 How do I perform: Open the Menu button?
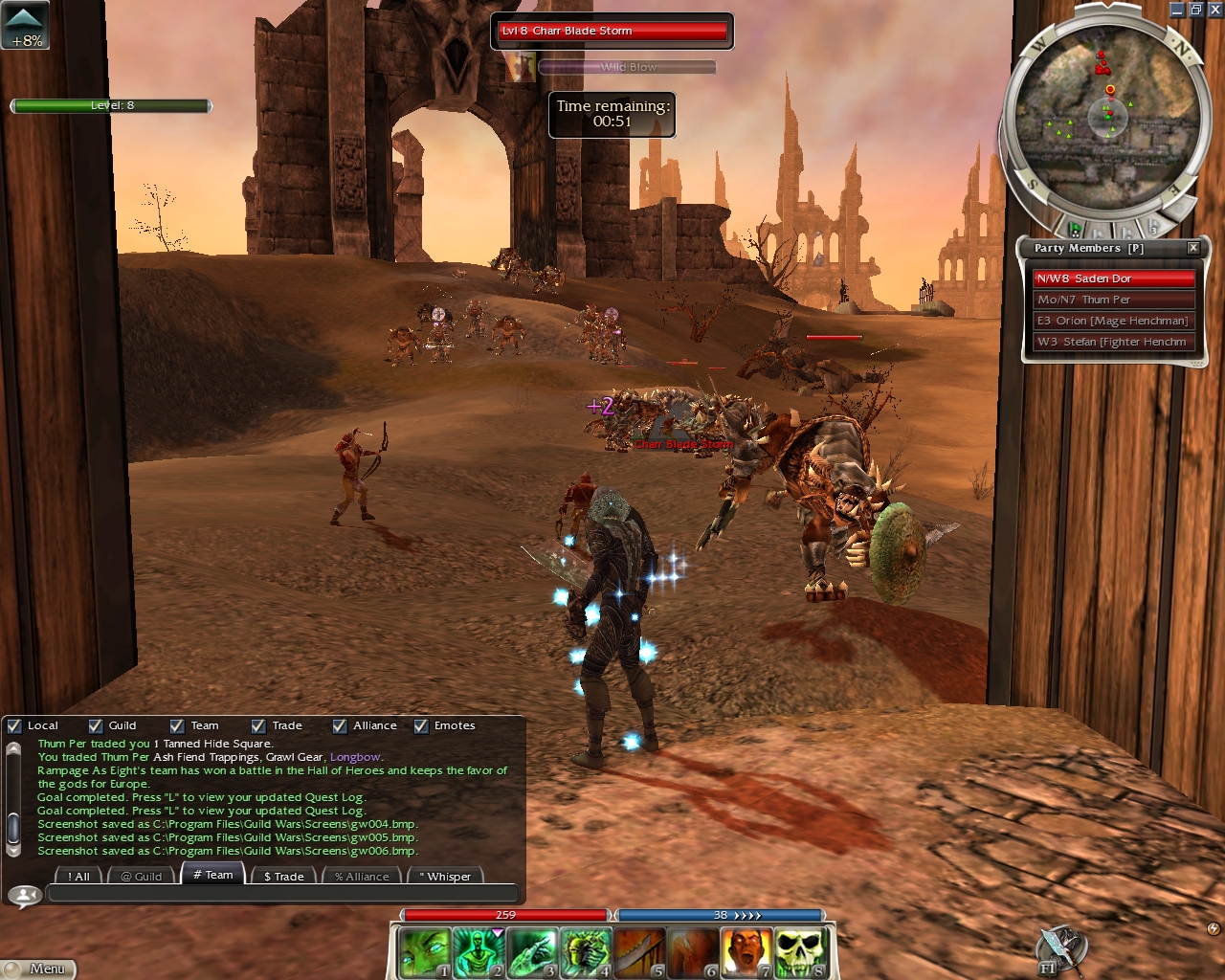38,969
